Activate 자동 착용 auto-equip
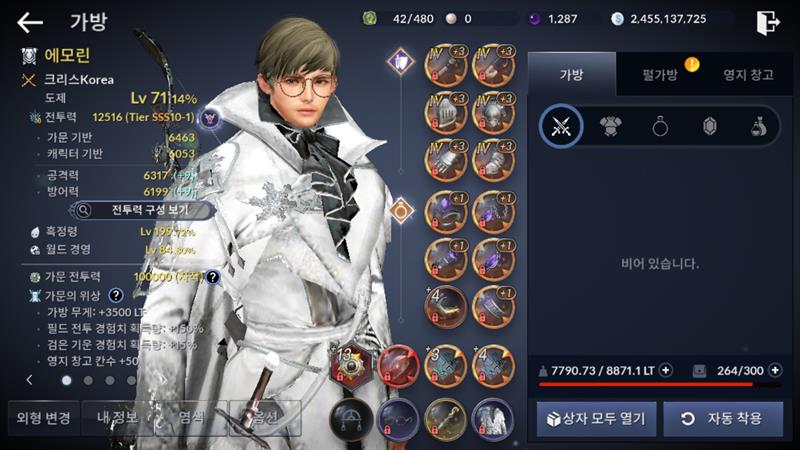The width and height of the screenshot is (800, 450). click(723, 419)
